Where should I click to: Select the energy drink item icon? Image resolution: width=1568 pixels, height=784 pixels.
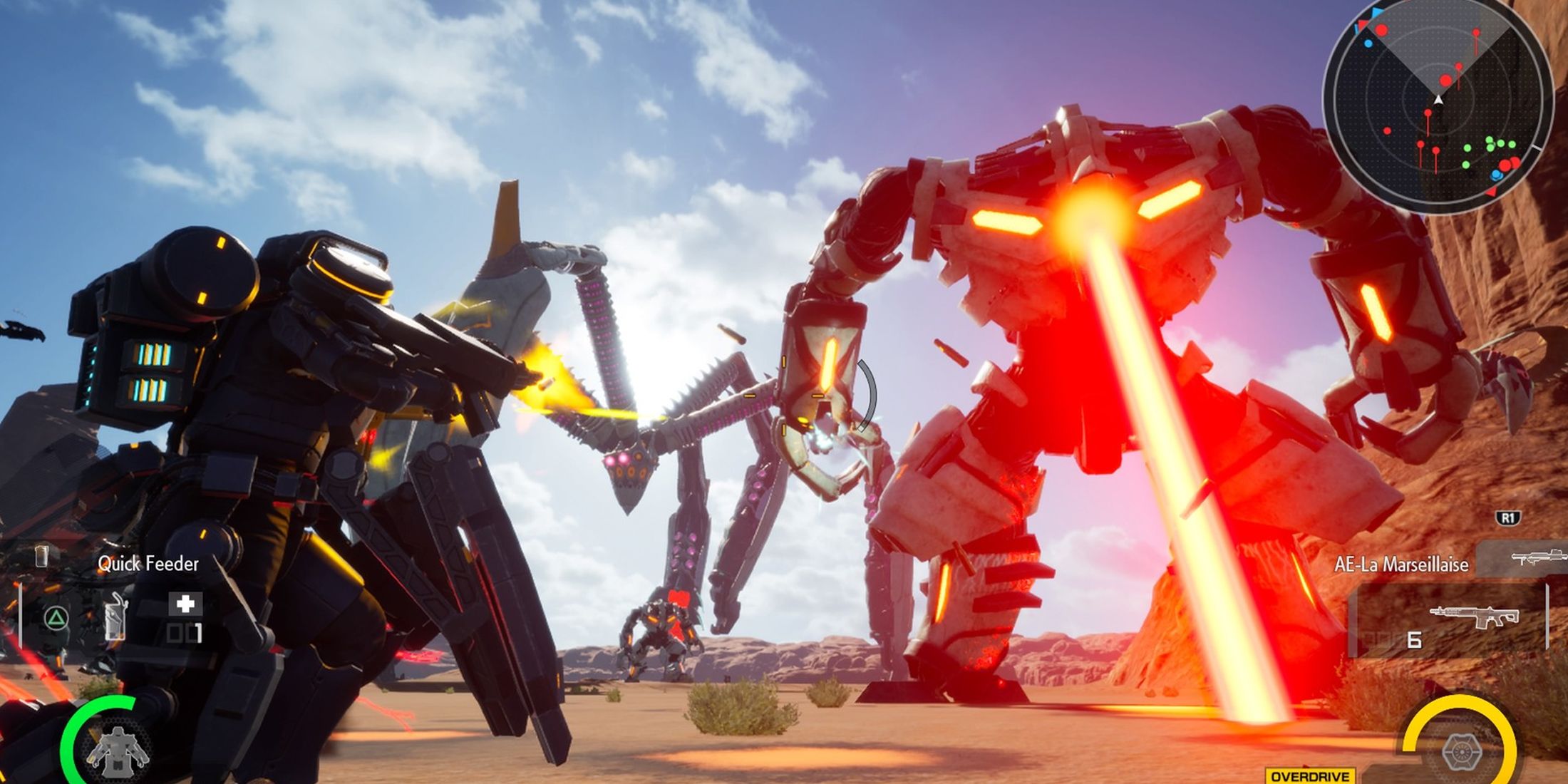pos(115,619)
